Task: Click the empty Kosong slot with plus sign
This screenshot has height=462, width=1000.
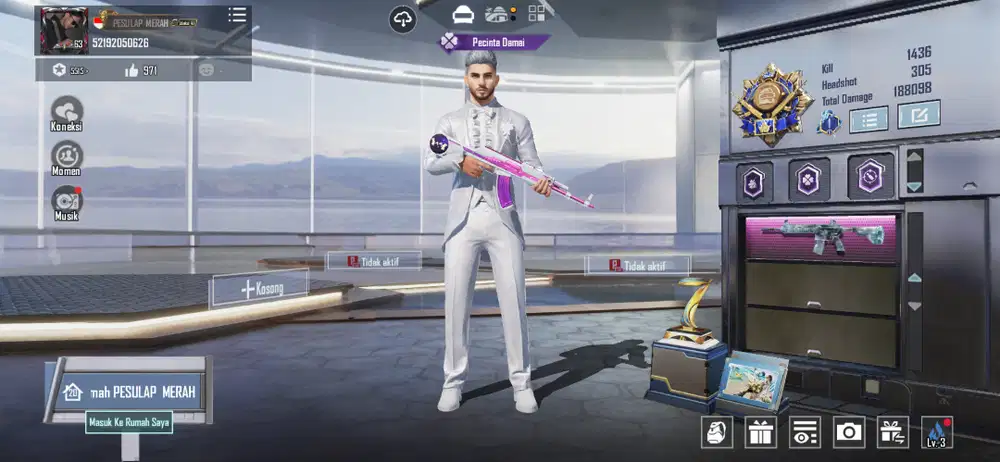Action: point(258,289)
